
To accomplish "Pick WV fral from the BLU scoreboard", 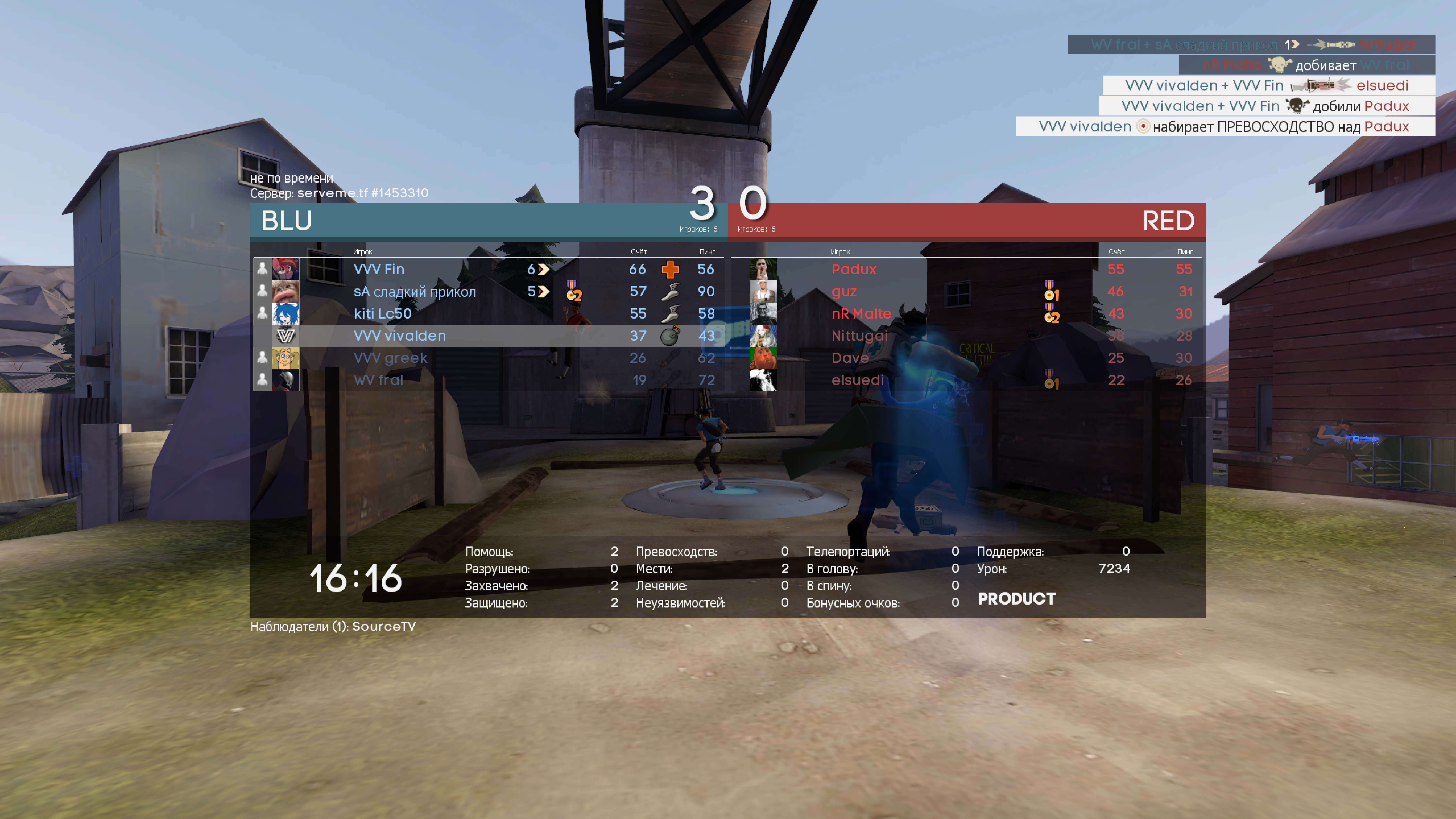I will (x=378, y=380).
